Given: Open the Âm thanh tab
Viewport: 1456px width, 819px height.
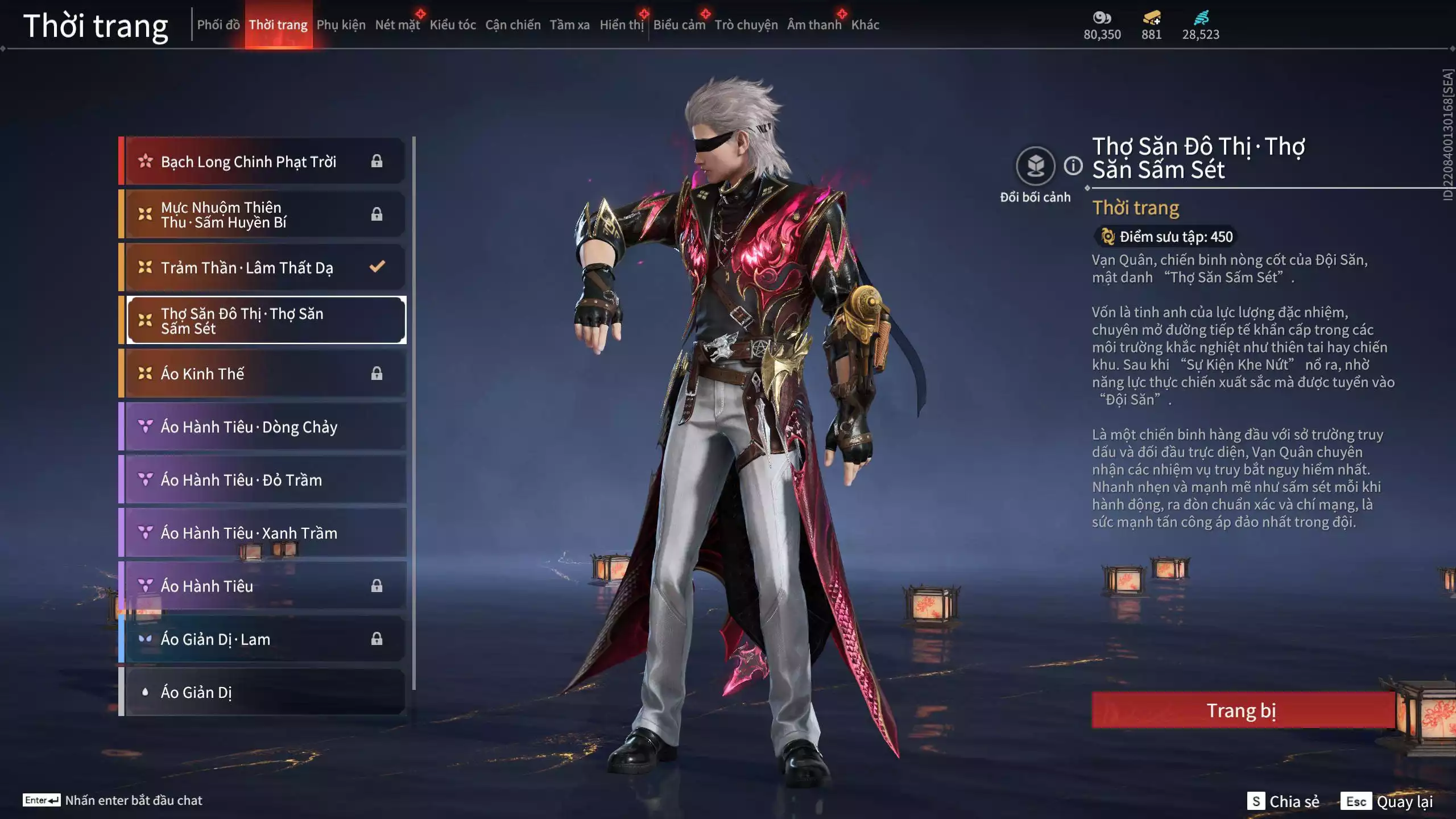Looking at the screenshot, I should tap(814, 25).
